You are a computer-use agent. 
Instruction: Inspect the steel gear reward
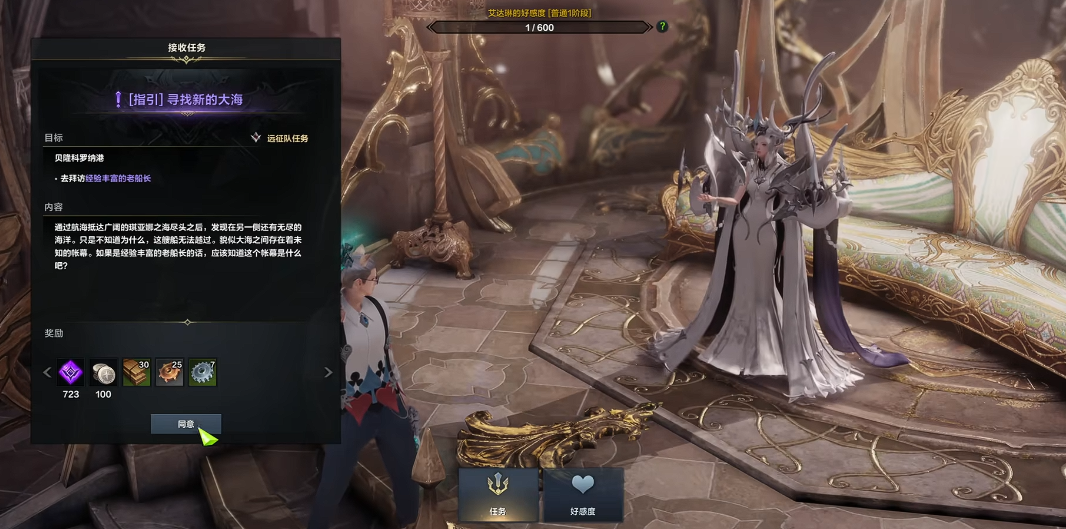tap(203, 373)
